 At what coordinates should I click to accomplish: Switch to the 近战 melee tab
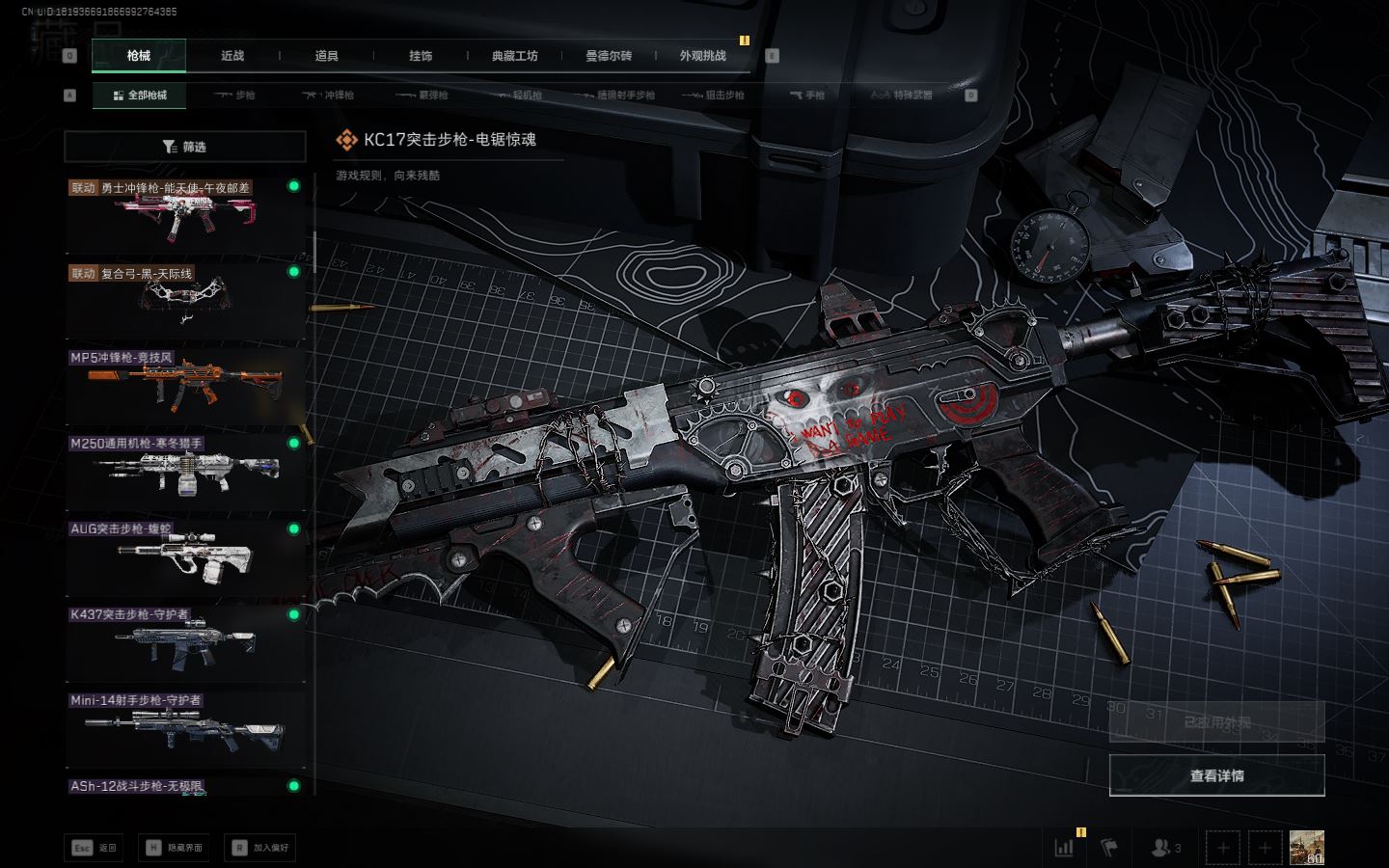coord(232,56)
